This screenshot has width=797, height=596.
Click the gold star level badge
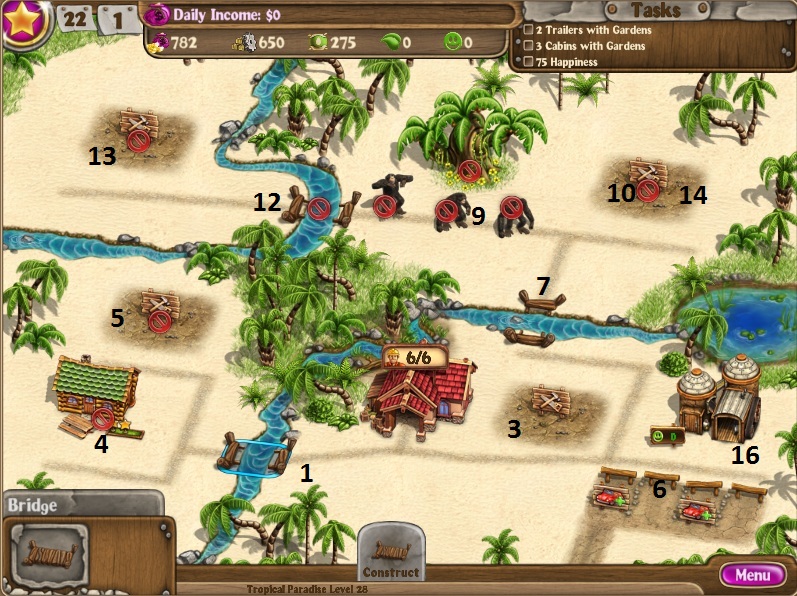point(22,22)
